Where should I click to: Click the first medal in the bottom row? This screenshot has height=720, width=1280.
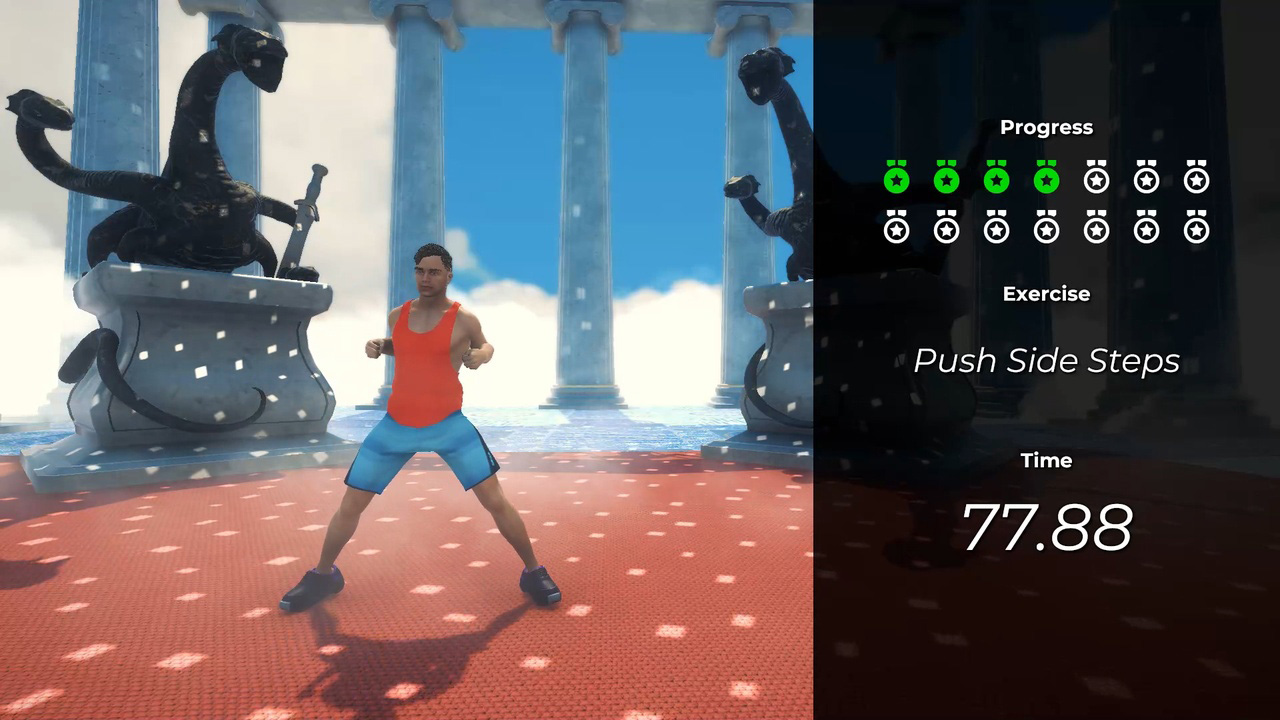point(896,229)
